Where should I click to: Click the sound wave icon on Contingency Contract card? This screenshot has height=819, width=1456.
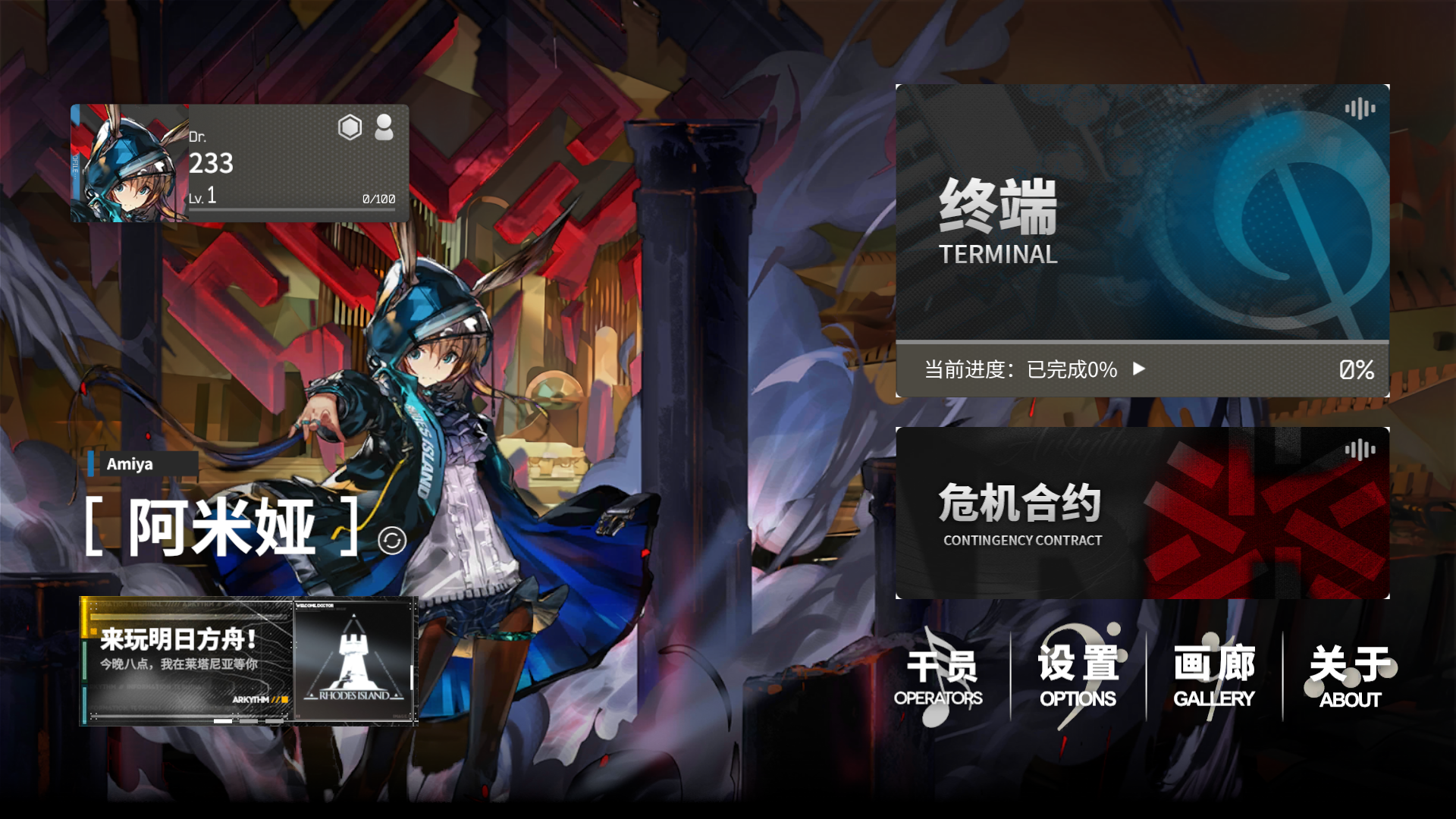(1361, 450)
